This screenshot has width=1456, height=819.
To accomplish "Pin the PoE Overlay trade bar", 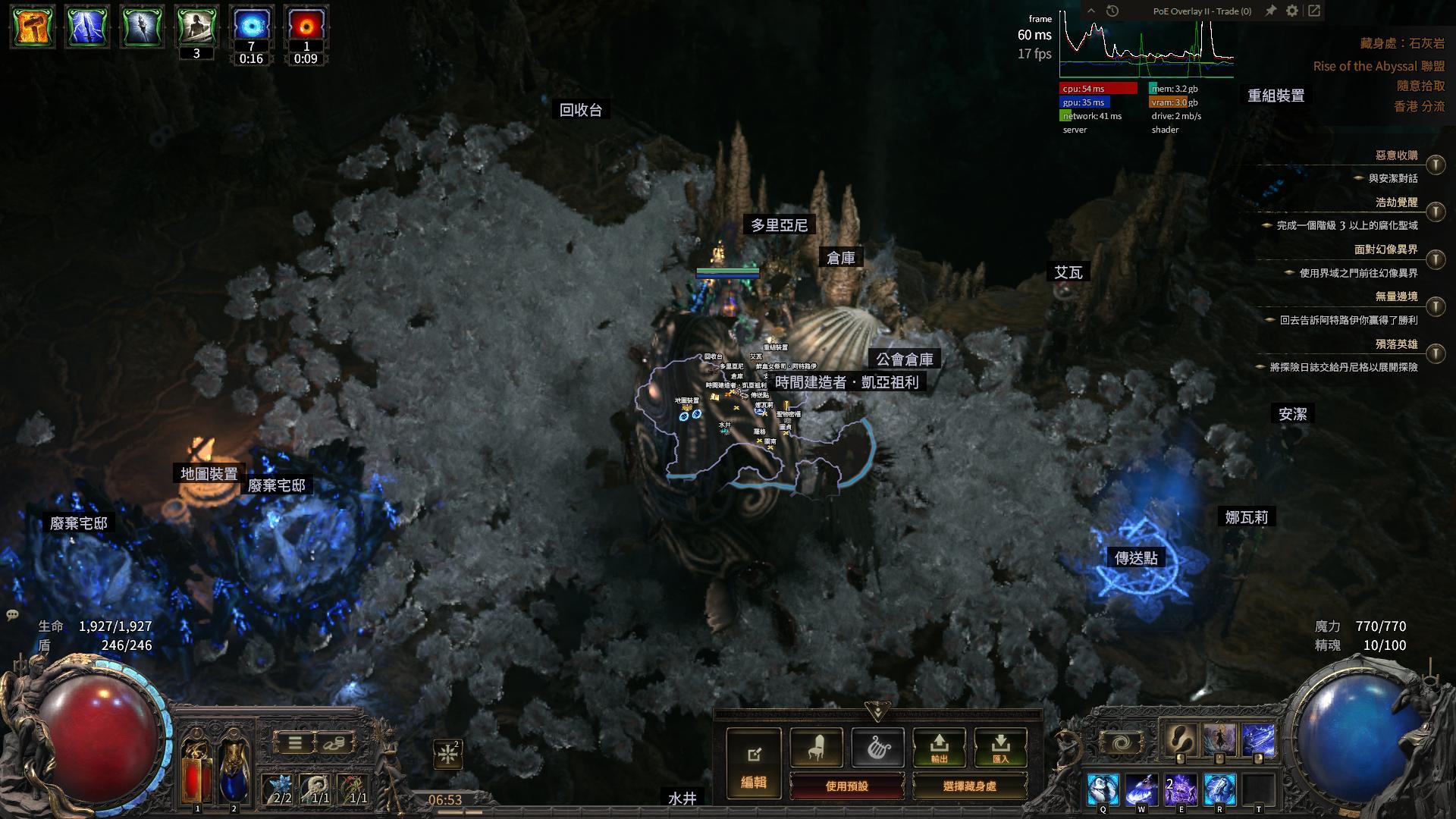I will coord(1270,11).
